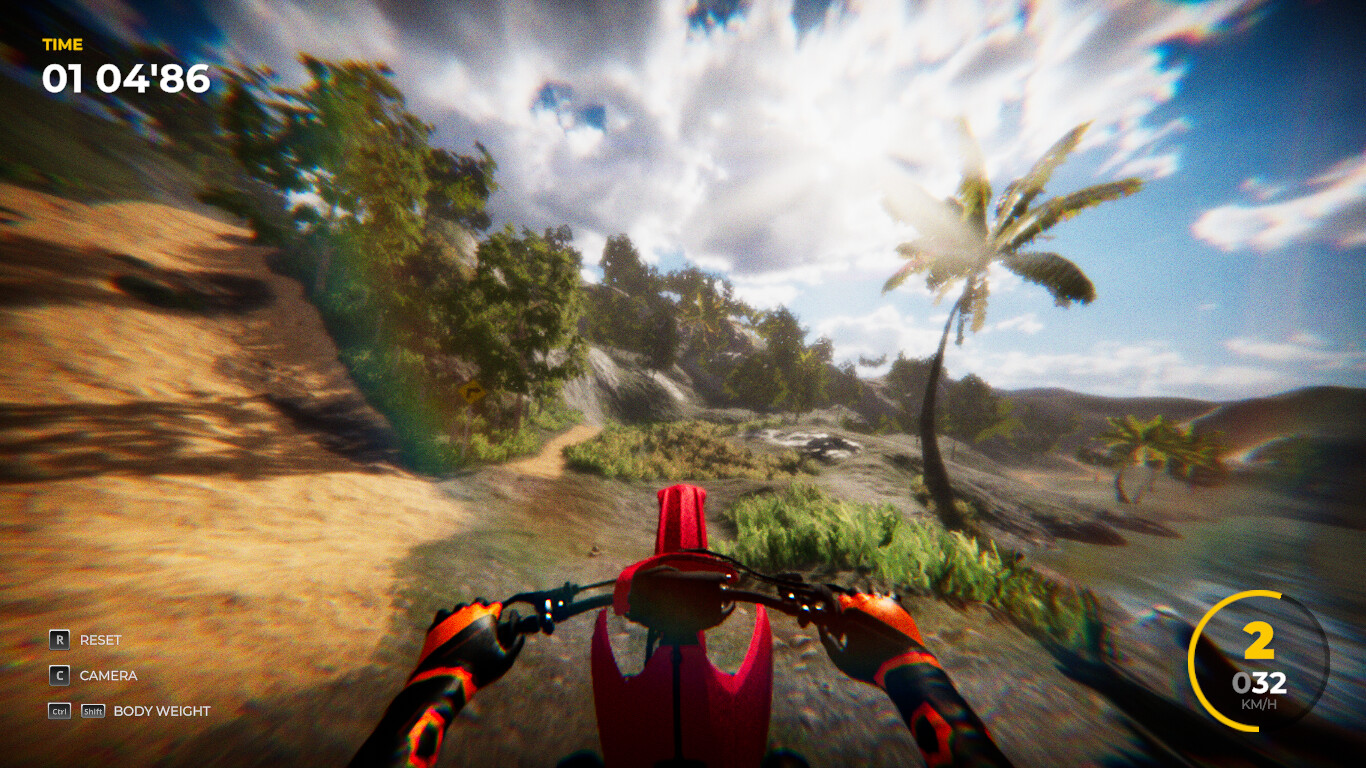Image resolution: width=1366 pixels, height=768 pixels.
Task: Toggle the BODY WEIGHT control hint
Action: [x=161, y=711]
